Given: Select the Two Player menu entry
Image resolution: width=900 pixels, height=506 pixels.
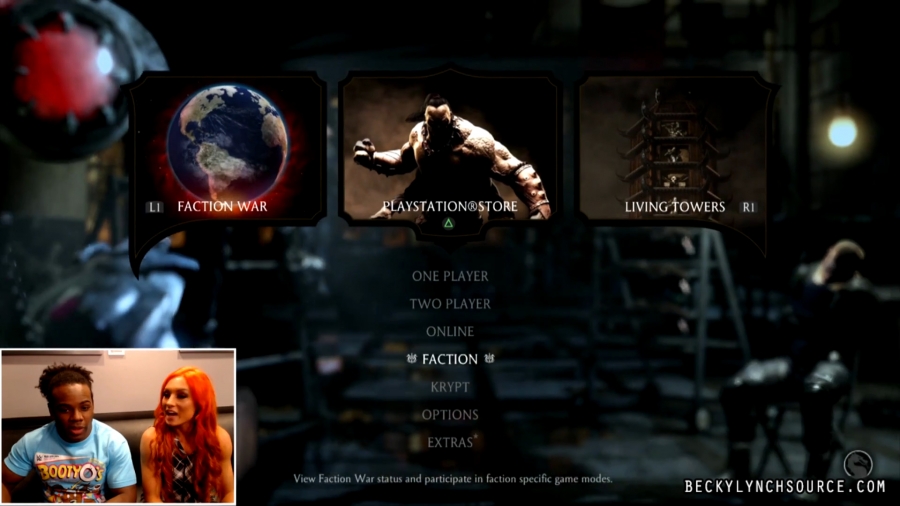Looking at the screenshot, I should pyautogui.click(x=450, y=304).
